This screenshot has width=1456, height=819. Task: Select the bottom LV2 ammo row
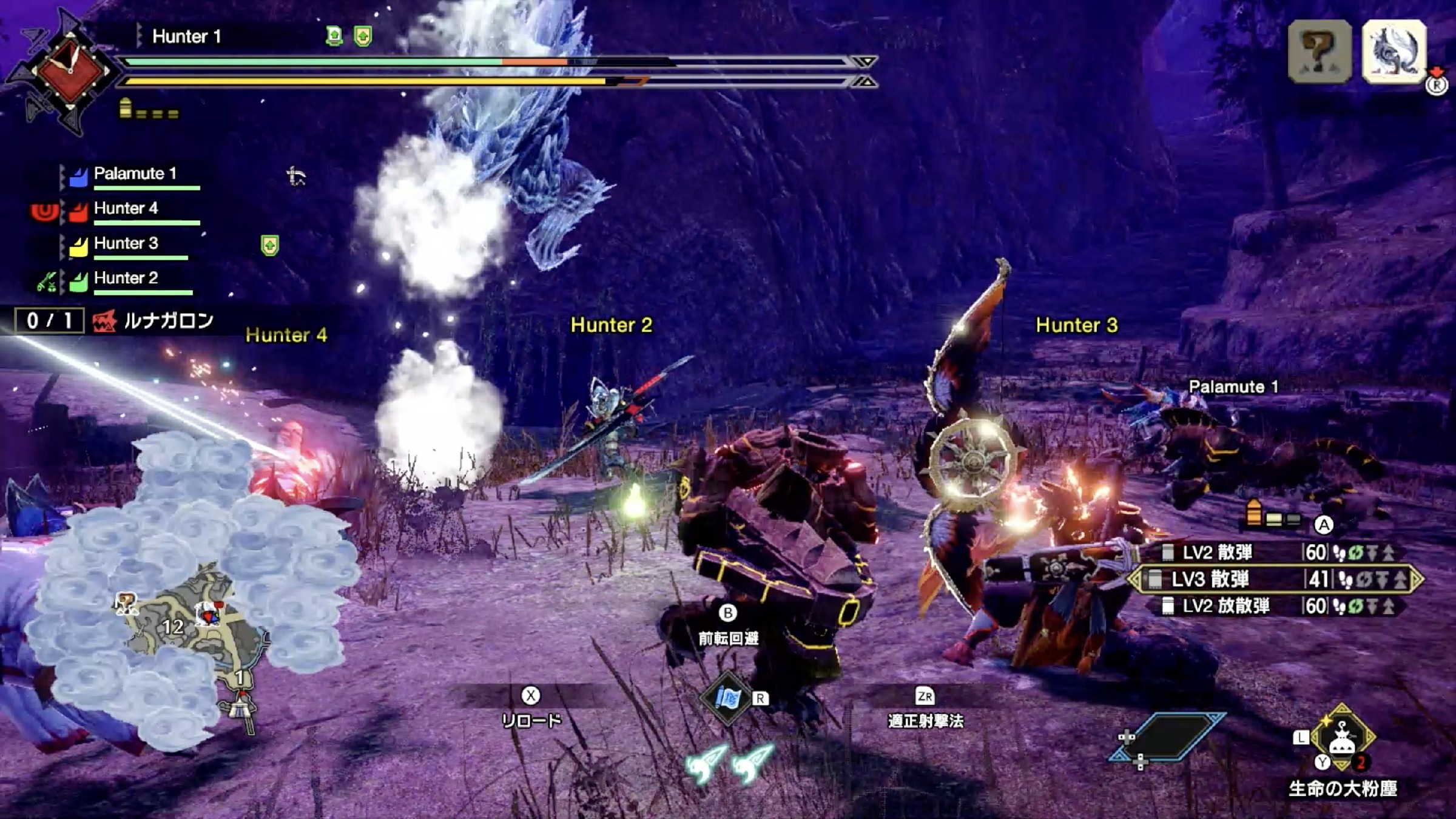(x=1274, y=606)
